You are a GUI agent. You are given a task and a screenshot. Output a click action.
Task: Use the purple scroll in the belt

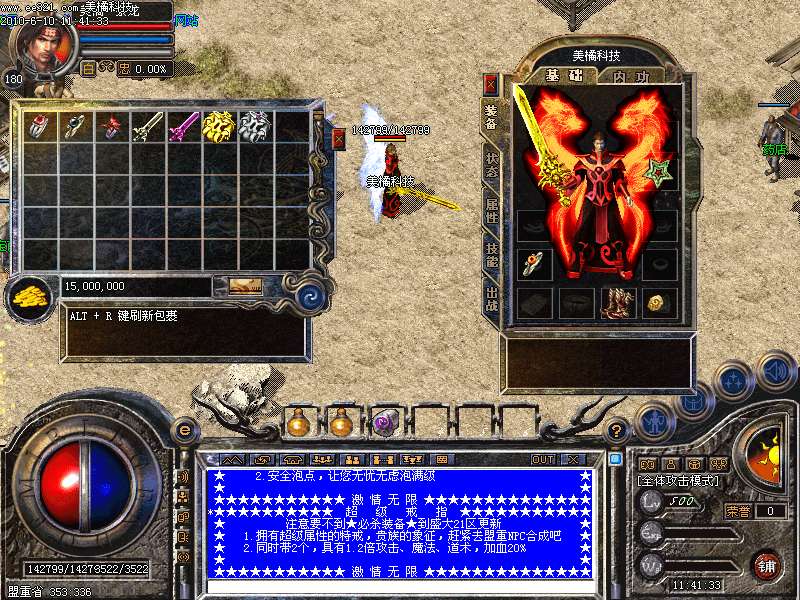(x=385, y=423)
